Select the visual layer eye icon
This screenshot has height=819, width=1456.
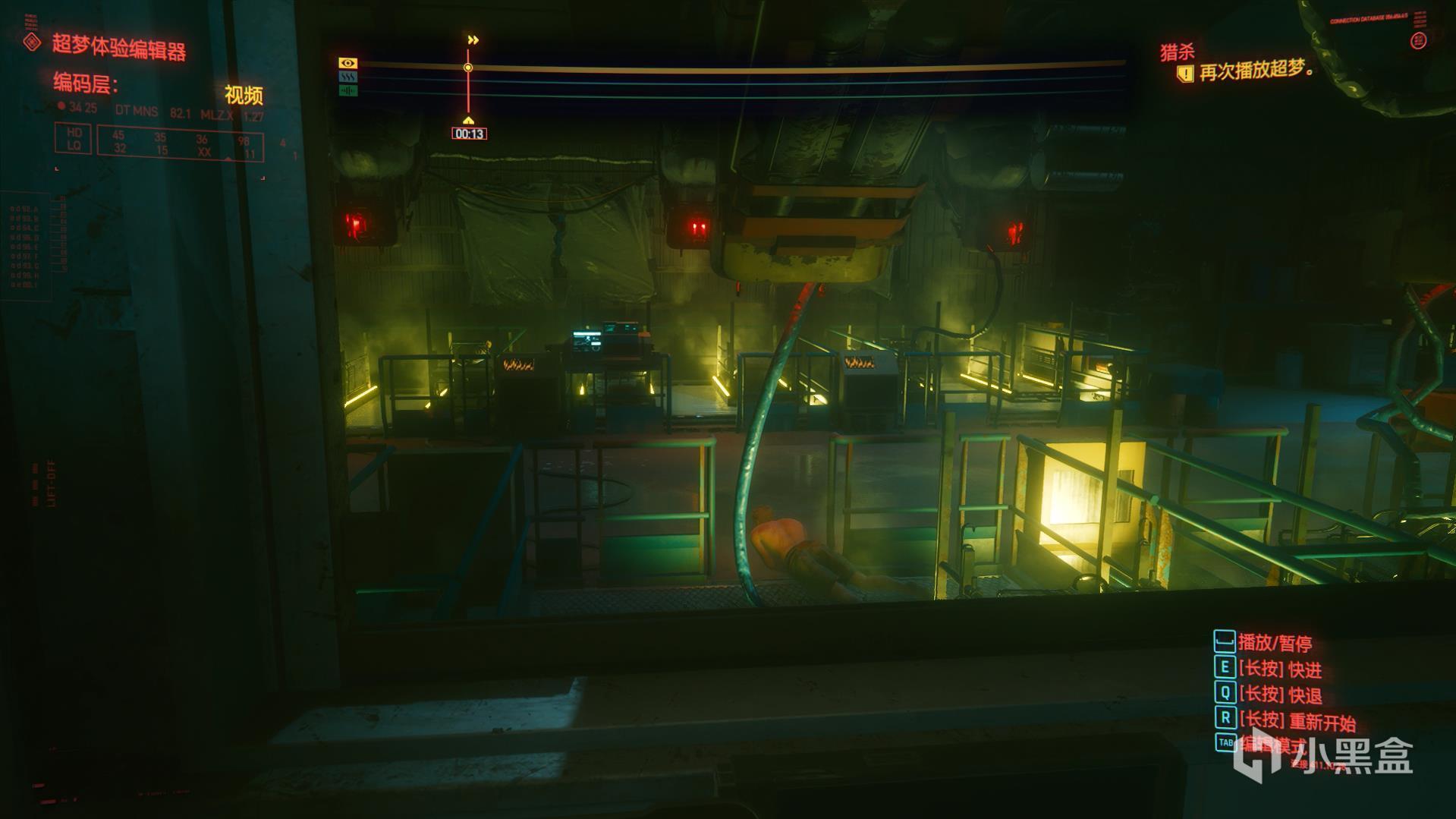tap(348, 63)
